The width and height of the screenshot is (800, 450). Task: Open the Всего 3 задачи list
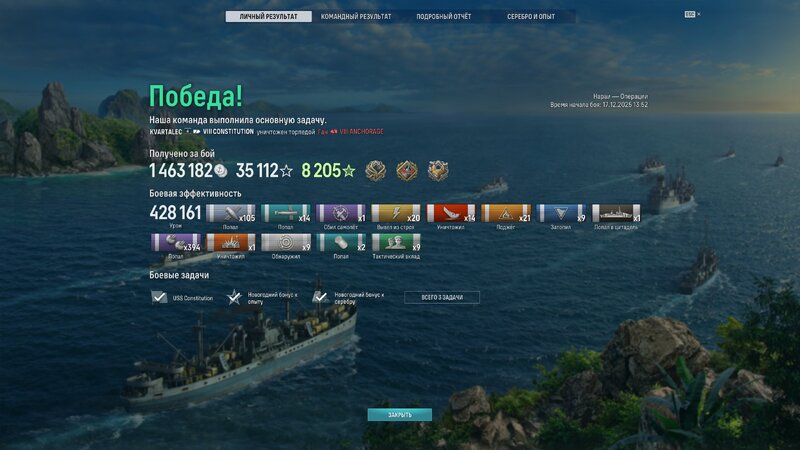tap(442, 297)
